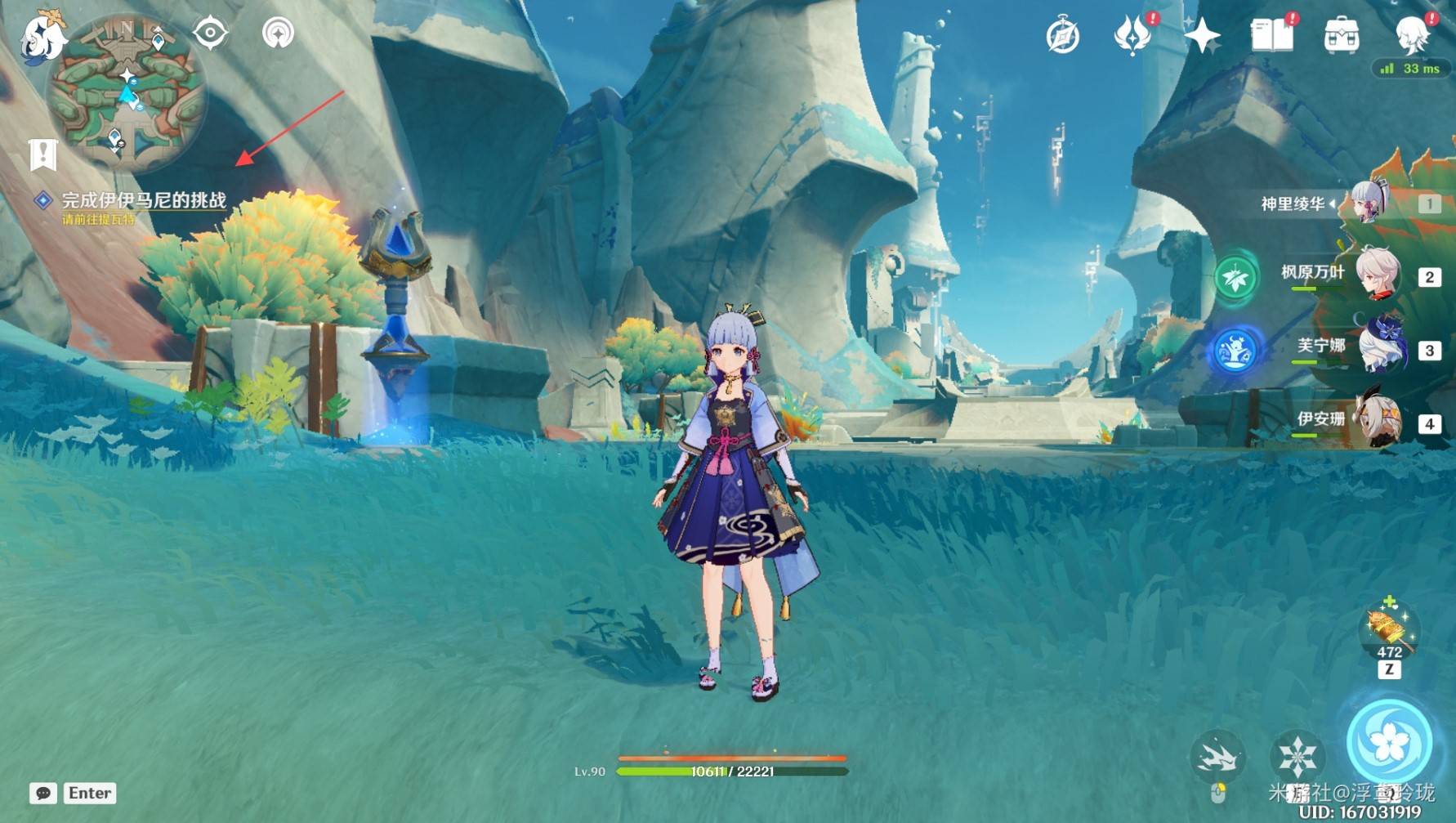Switch to party member 芙宁娜
This screenshot has width=1456, height=823.
point(1381,349)
